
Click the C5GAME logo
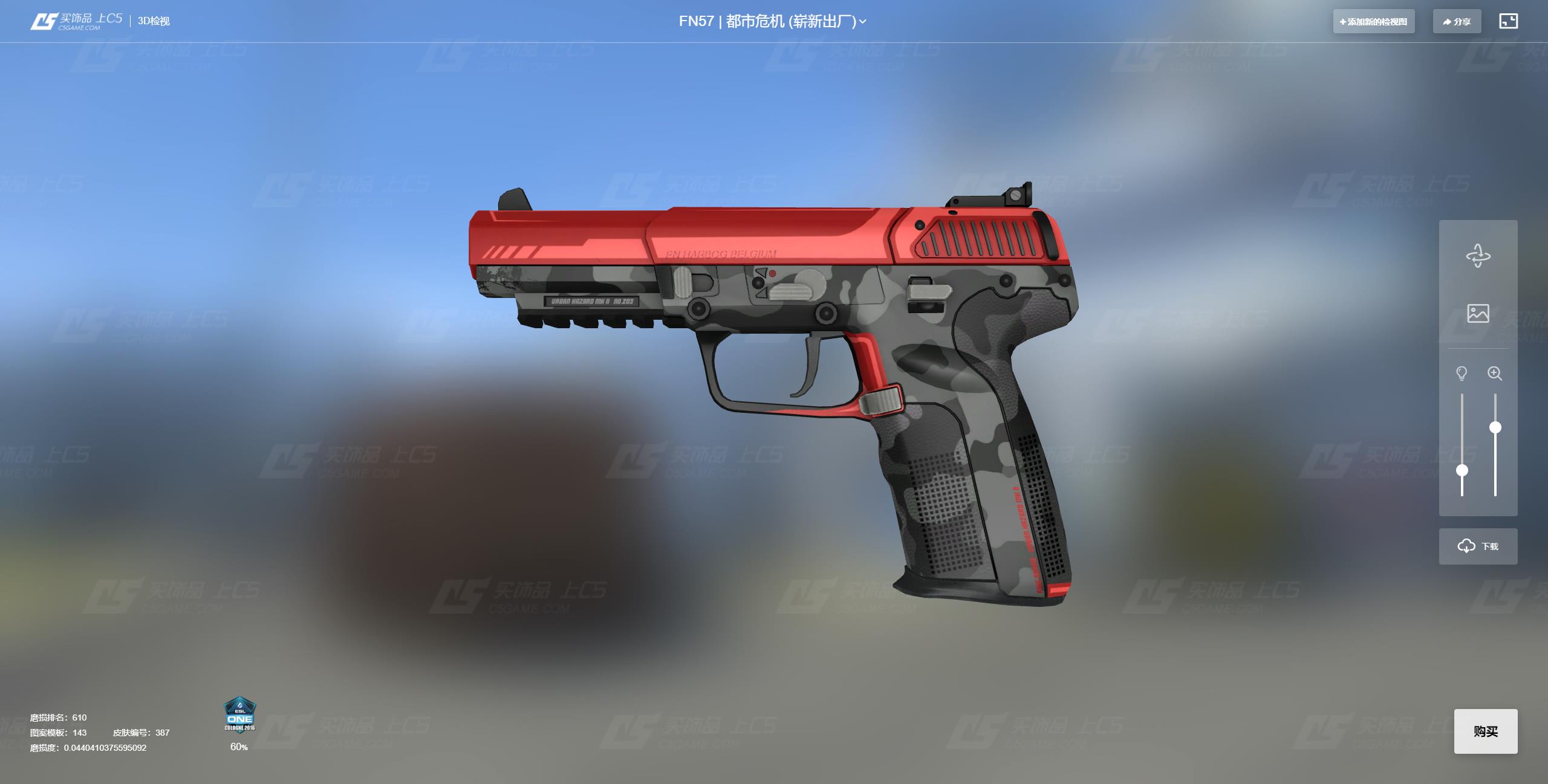[x=76, y=21]
